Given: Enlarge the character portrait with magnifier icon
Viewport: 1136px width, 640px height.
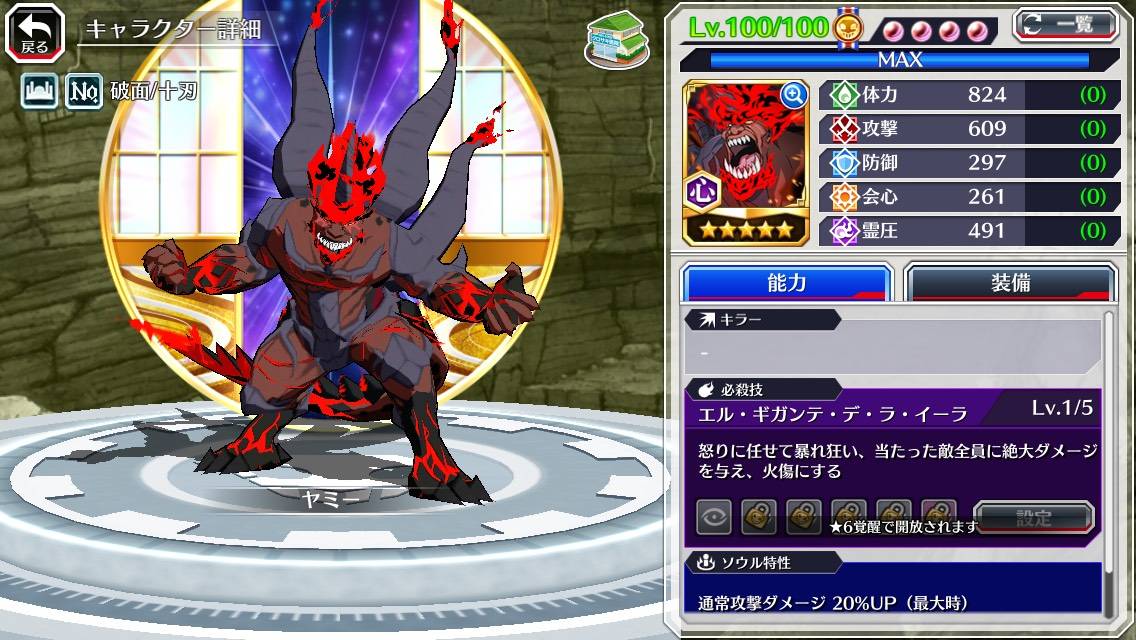Looking at the screenshot, I should [794, 96].
